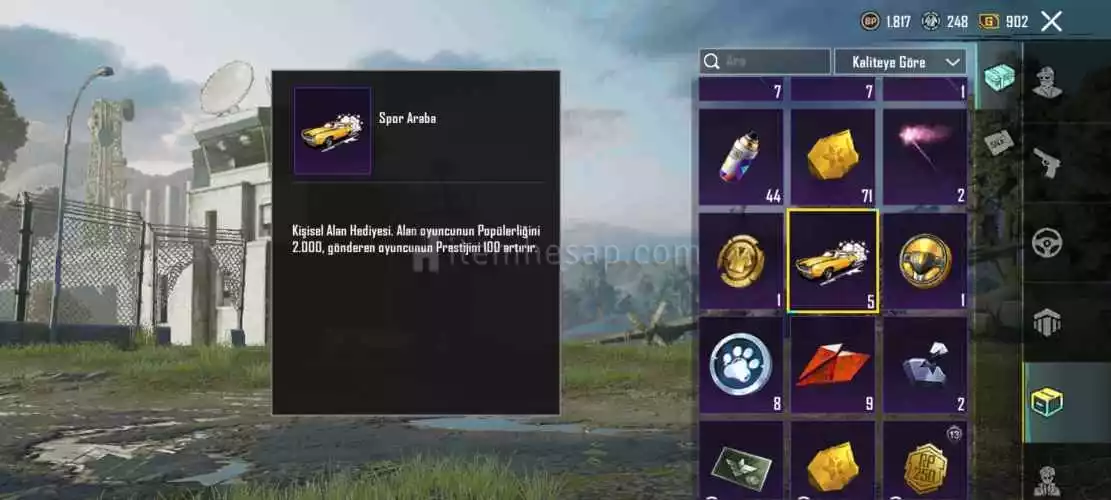Select the yellow Spor Araba gift slot
The height and width of the screenshot is (500, 1111).
[x=833, y=261]
